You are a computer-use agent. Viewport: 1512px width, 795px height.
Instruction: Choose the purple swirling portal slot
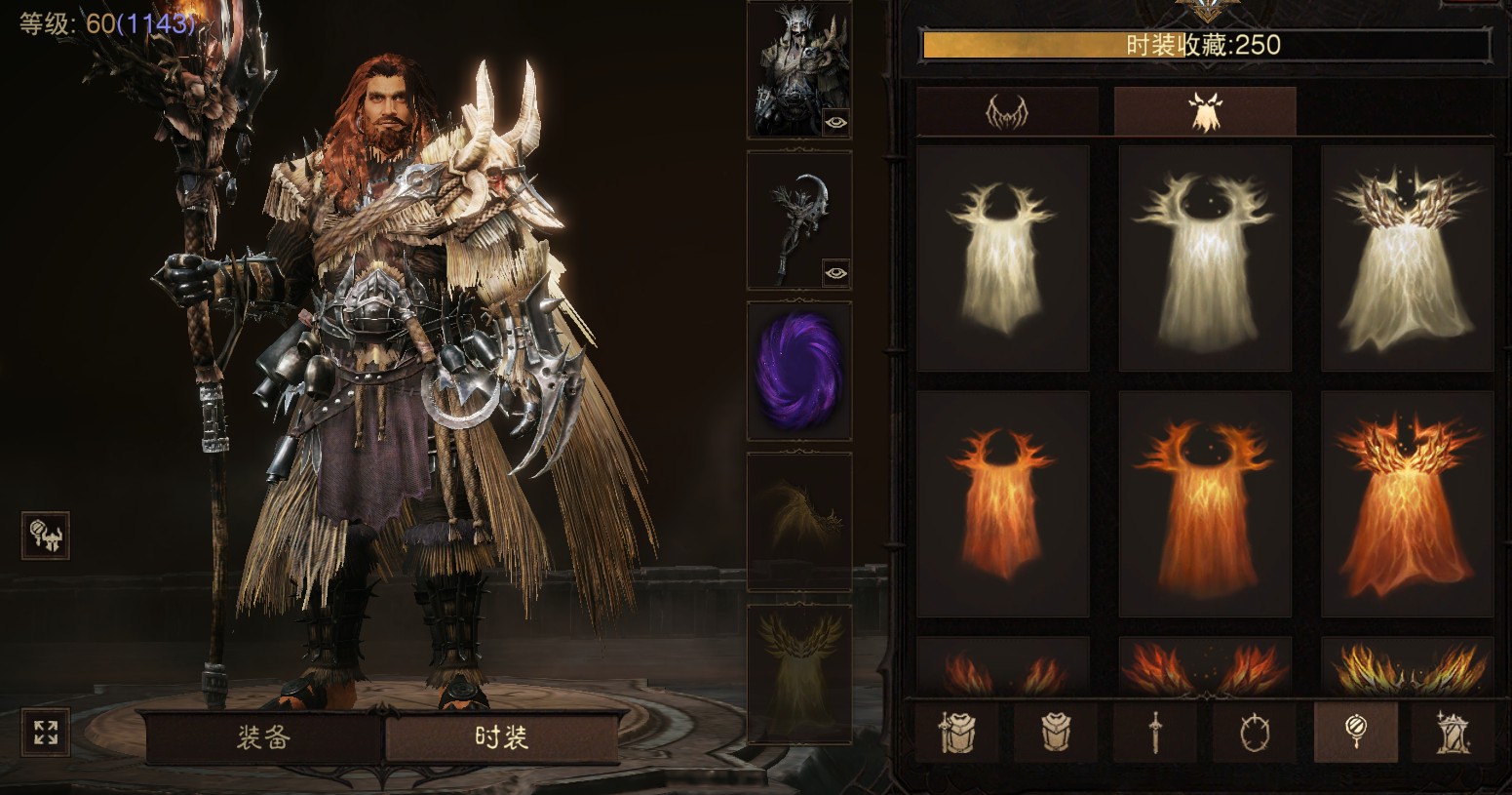(798, 371)
